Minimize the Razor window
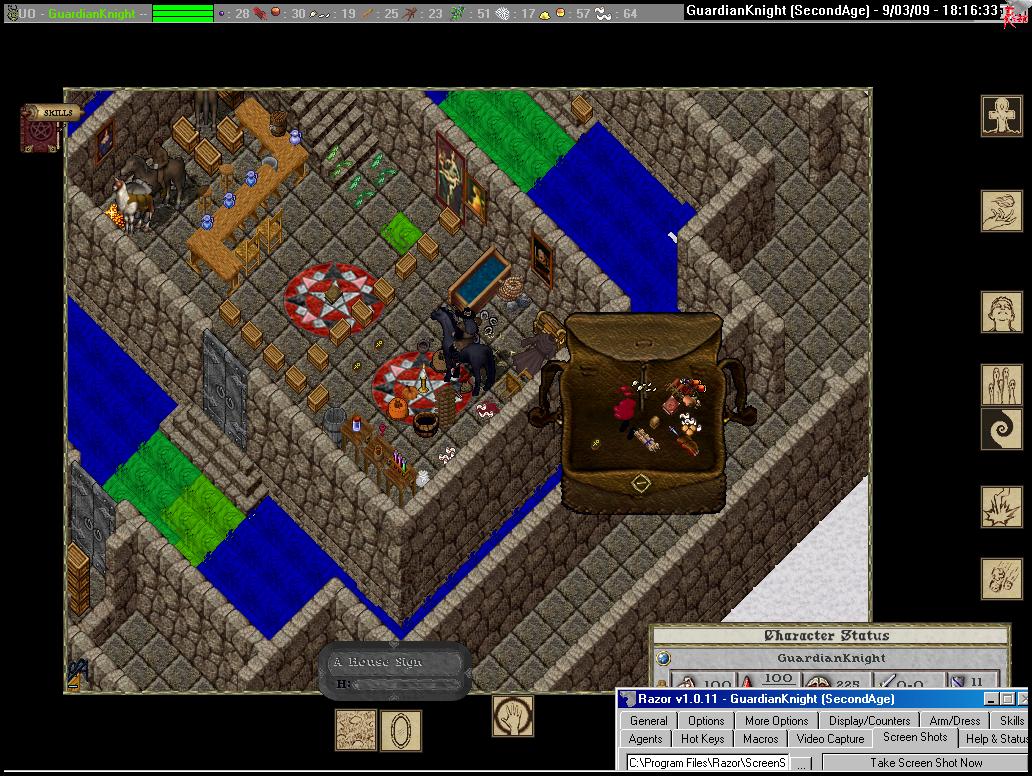Image resolution: width=1032 pixels, height=776 pixels. [x=991, y=699]
